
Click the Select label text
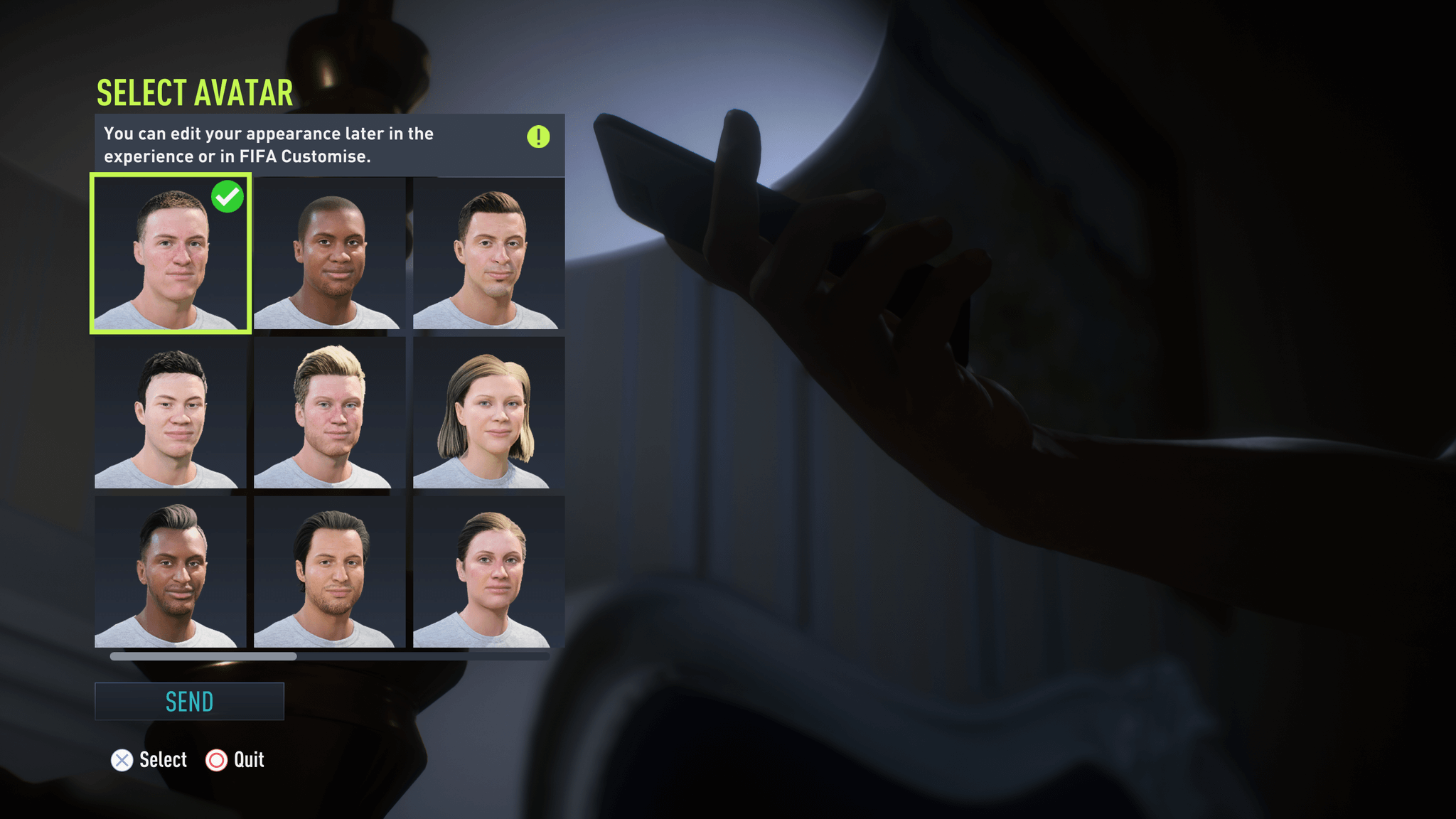[164, 760]
